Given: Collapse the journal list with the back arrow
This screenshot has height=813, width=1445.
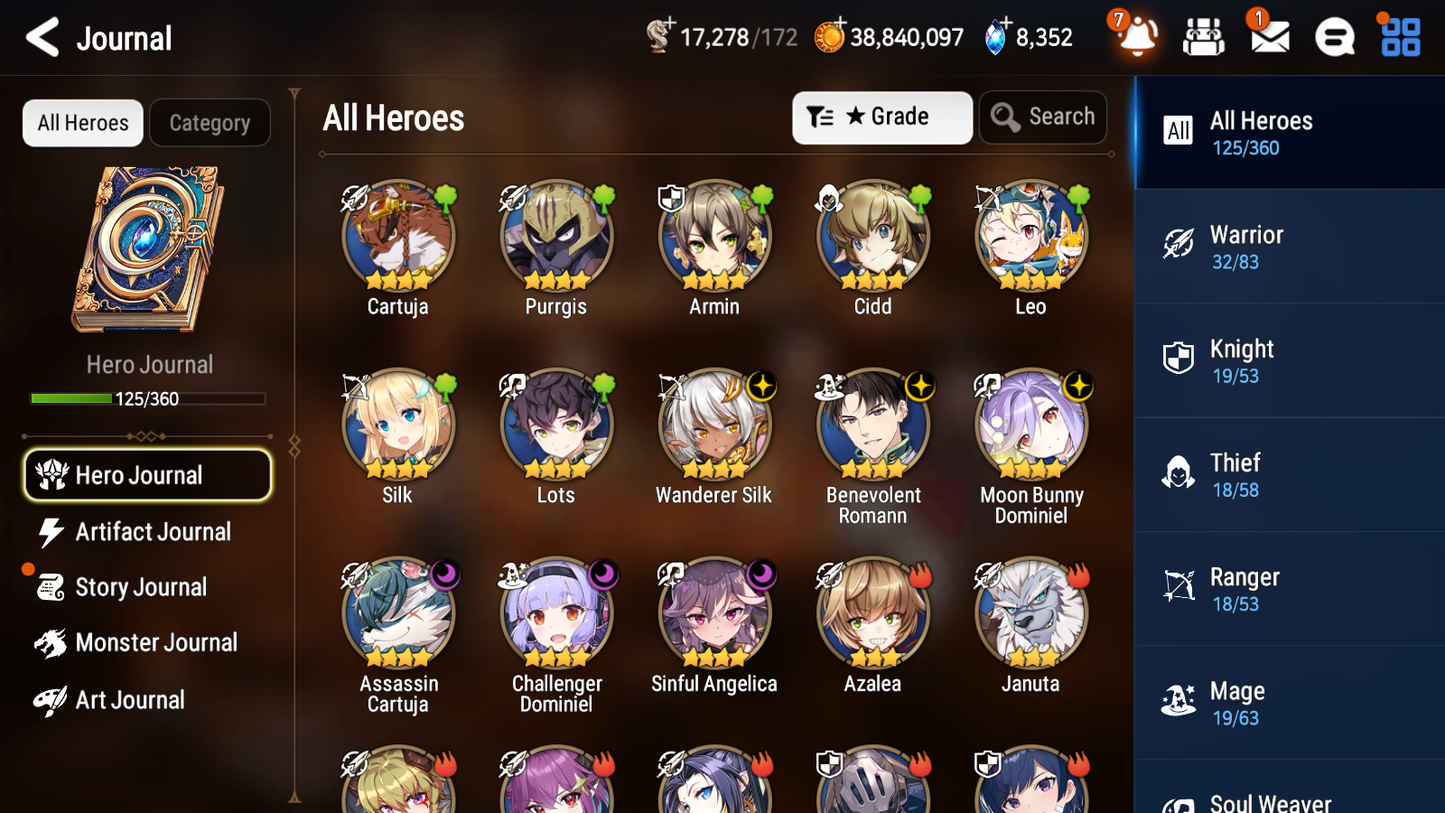Looking at the screenshot, I should (42, 37).
